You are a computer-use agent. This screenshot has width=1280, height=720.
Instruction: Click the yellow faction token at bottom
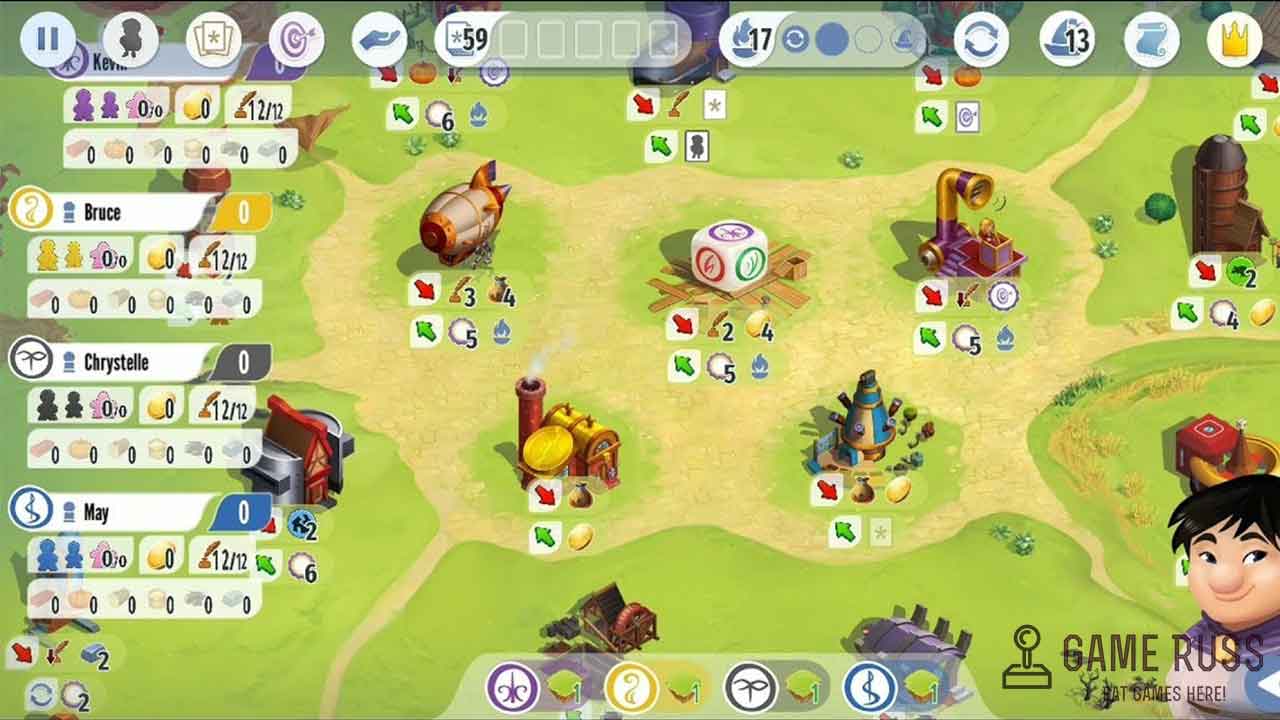[631, 688]
